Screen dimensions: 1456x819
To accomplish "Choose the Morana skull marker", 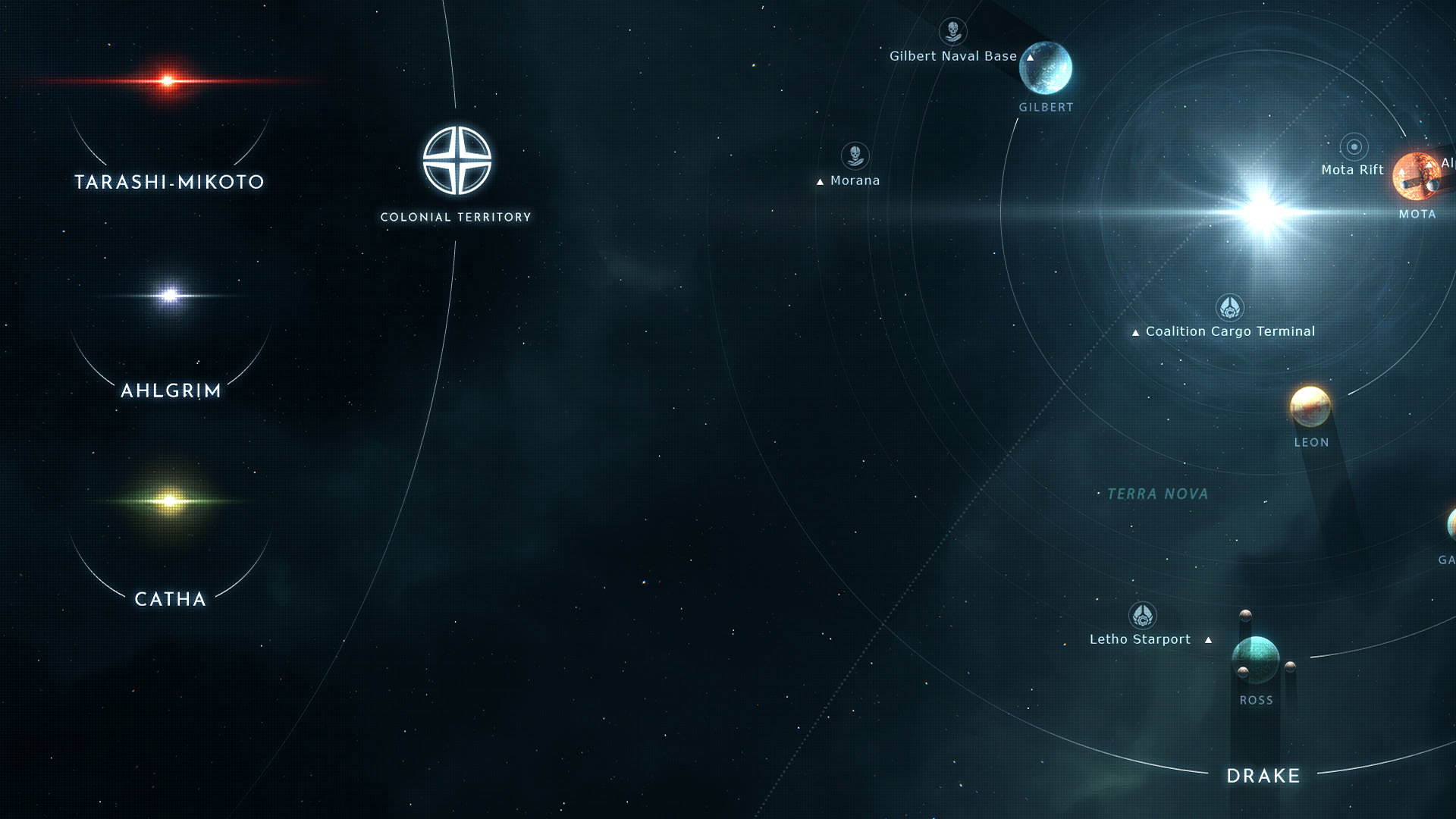I will pyautogui.click(x=855, y=155).
